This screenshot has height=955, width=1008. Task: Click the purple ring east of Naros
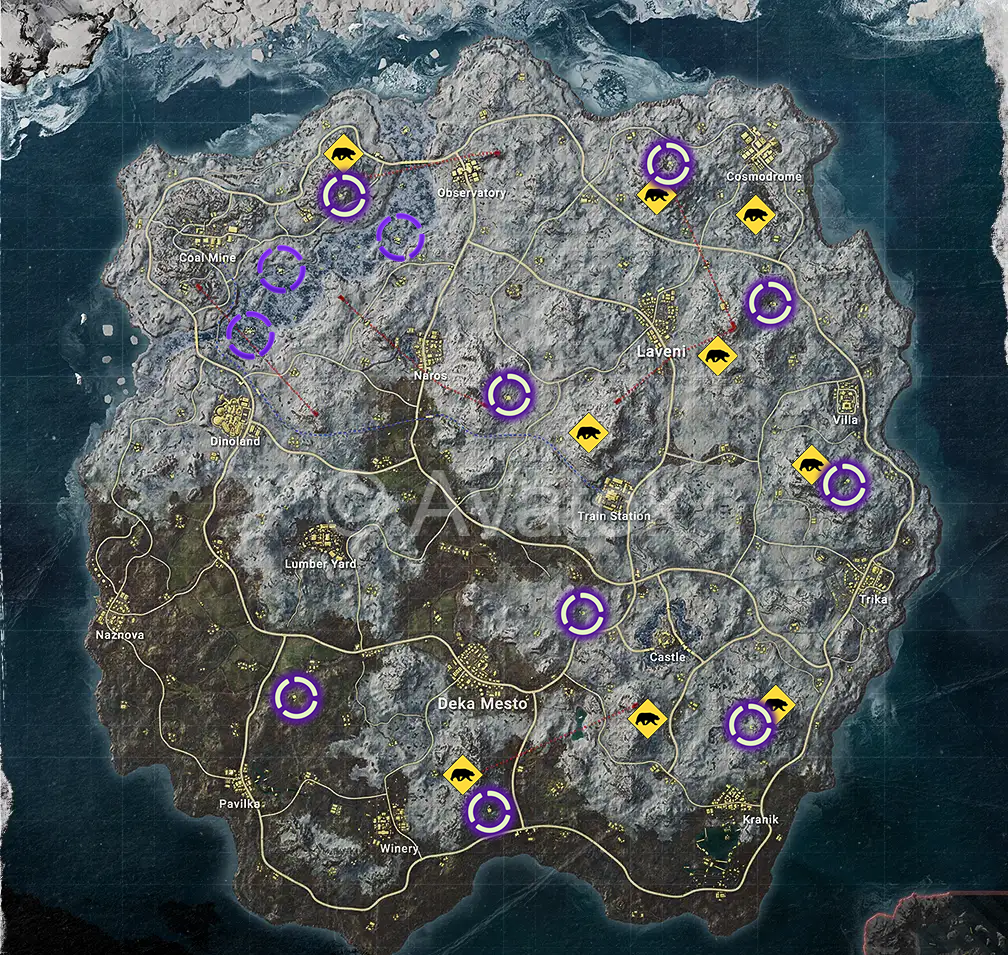[508, 393]
